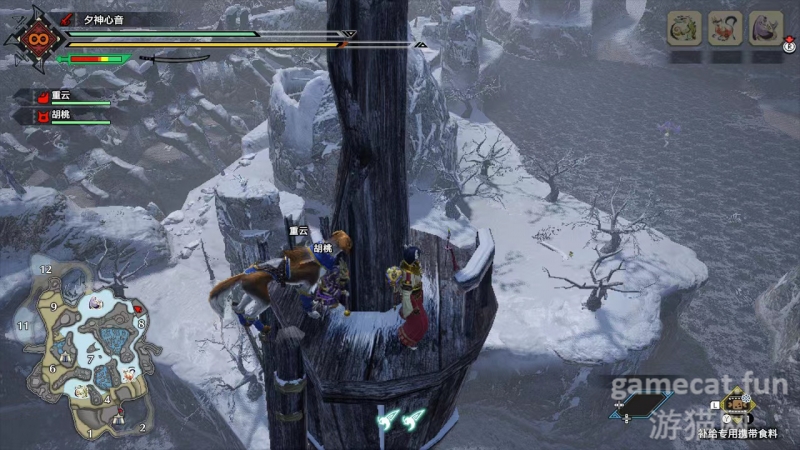
Task: Click the weapon emblem beside the health bar
Action: coord(34,40)
